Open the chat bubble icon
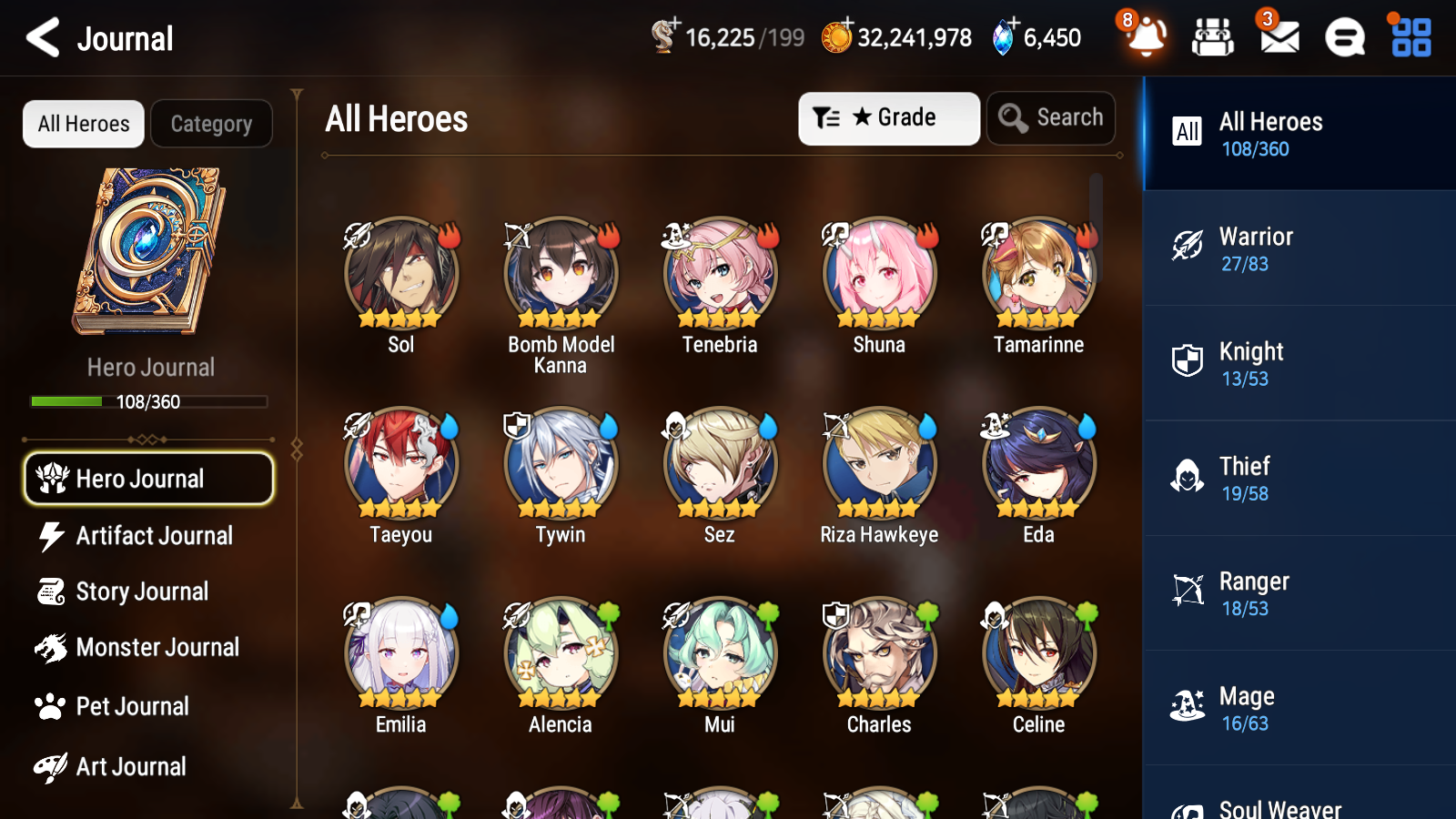 pos(1343,38)
